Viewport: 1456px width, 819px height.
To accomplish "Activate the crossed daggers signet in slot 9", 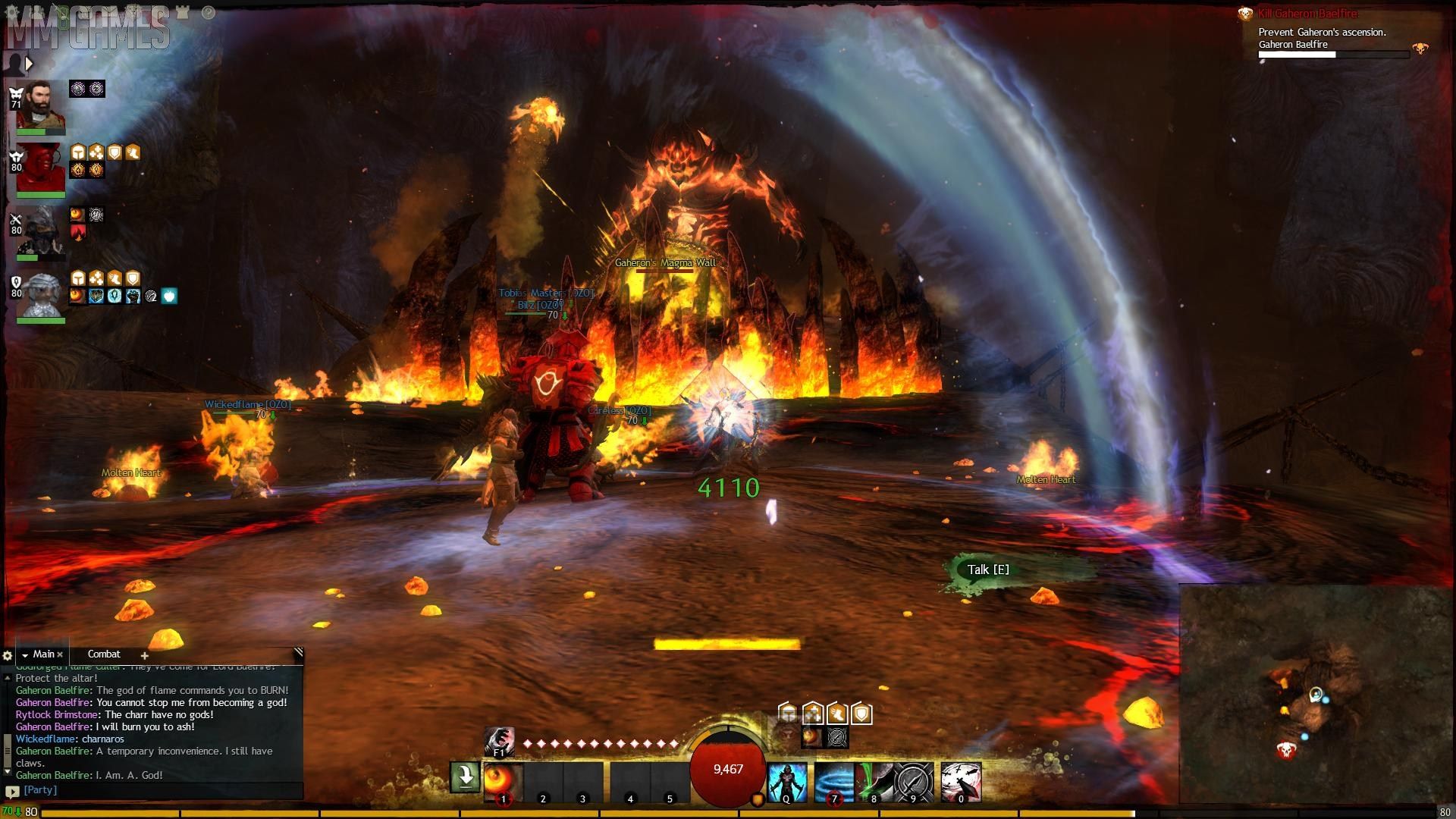I will point(914,781).
